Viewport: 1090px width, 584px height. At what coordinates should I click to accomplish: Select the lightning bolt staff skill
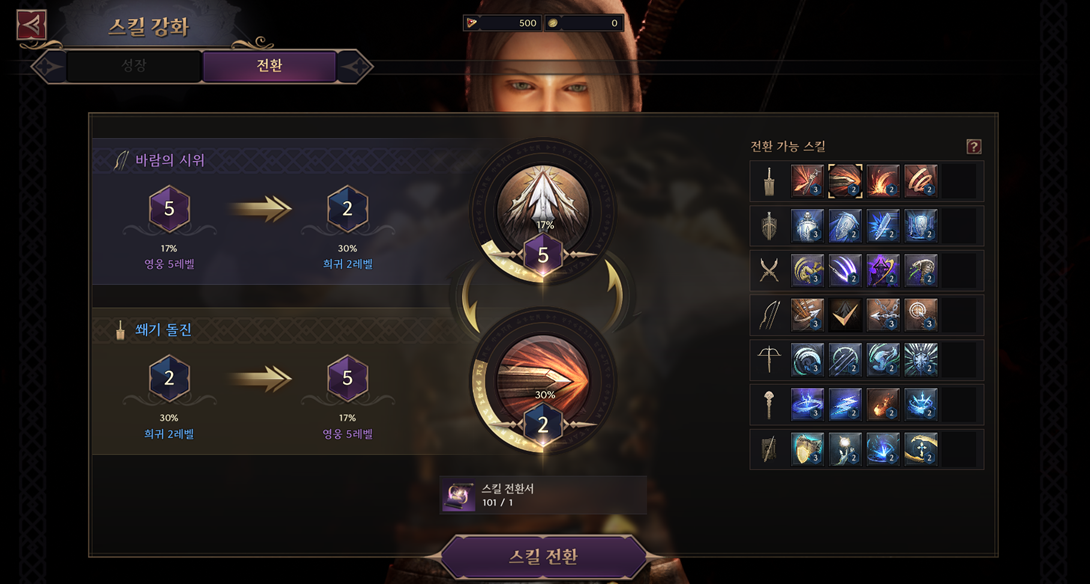(x=845, y=404)
